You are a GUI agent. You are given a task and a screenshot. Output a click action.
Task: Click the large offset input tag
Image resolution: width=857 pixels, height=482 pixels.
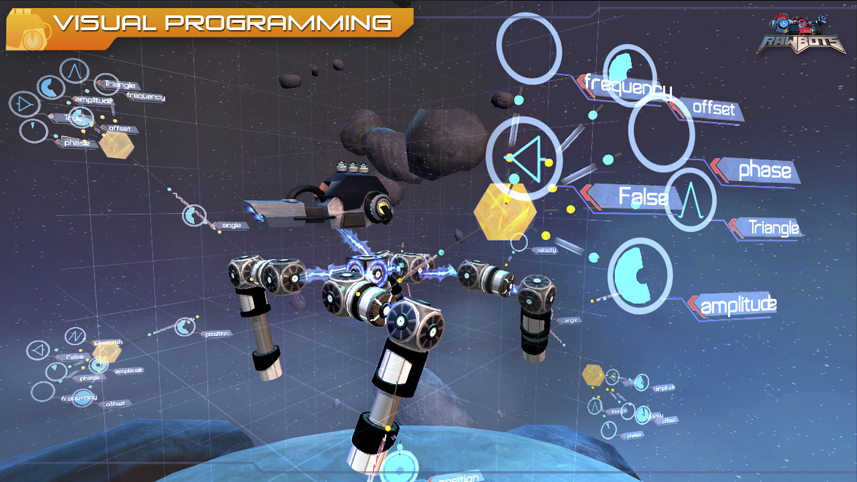(713, 108)
